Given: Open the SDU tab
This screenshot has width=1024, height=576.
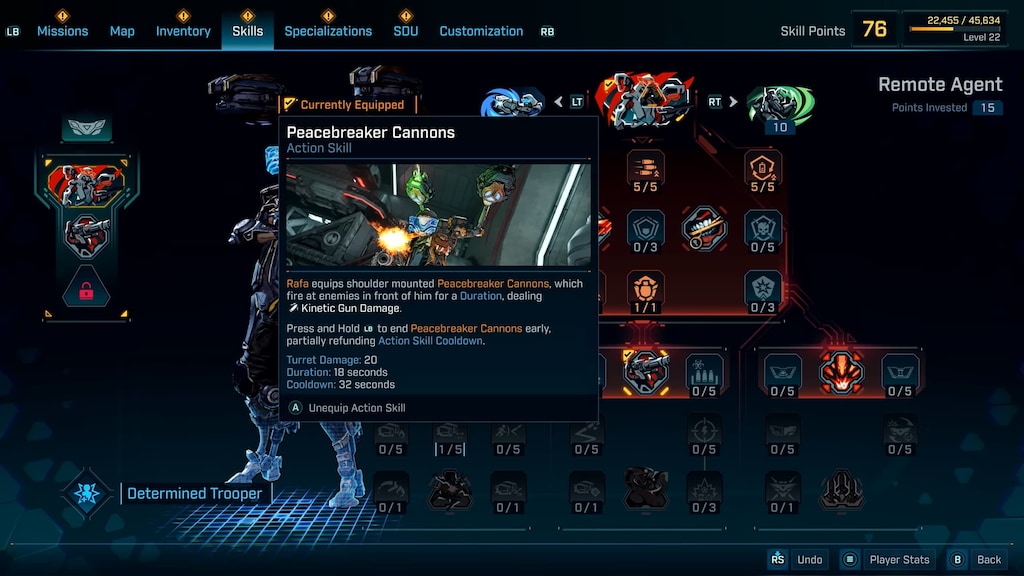Looking at the screenshot, I should tap(405, 31).
